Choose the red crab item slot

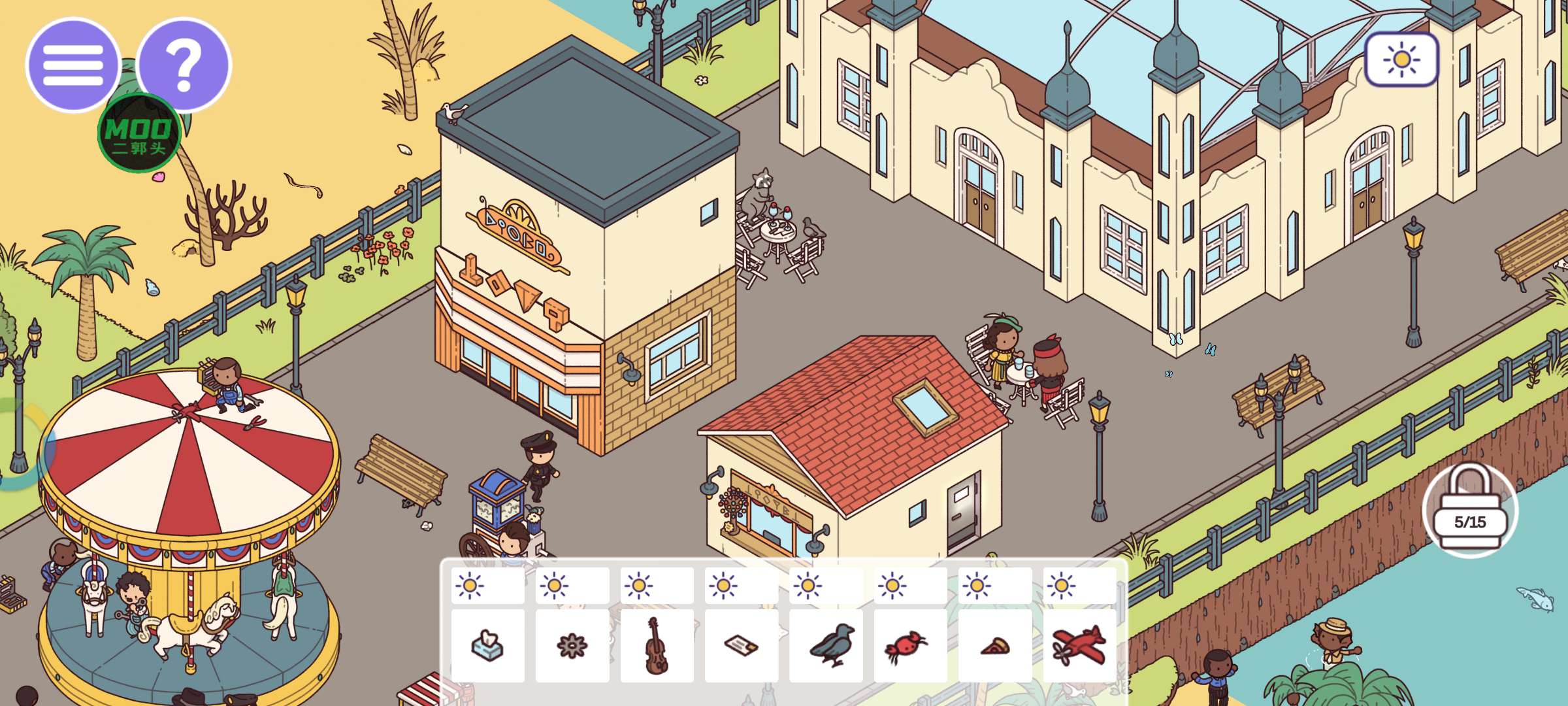pyautogui.click(x=910, y=646)
